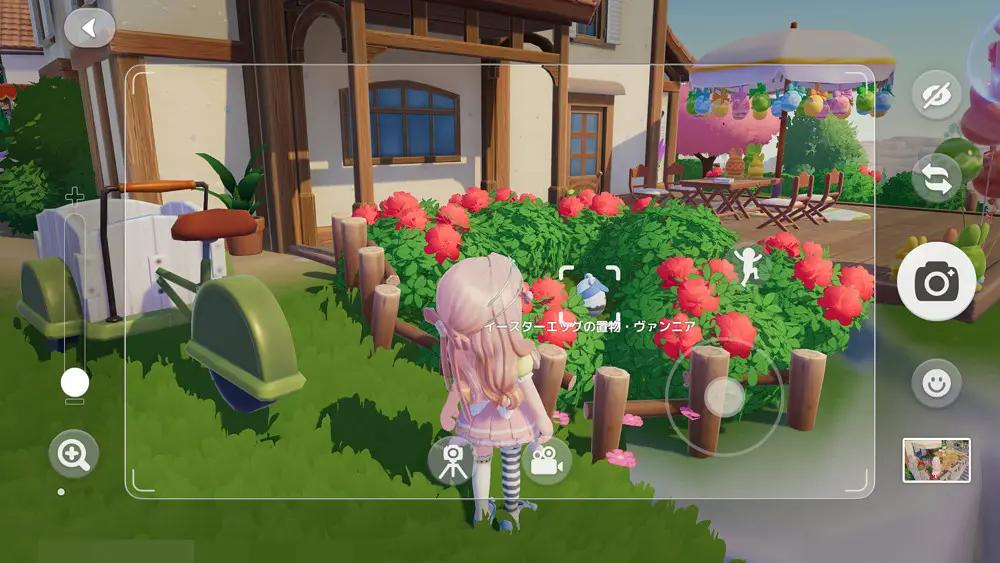Open the last photo thumbnail
The width and height of the screenshot is (1000, 563).
pos(936,460)
